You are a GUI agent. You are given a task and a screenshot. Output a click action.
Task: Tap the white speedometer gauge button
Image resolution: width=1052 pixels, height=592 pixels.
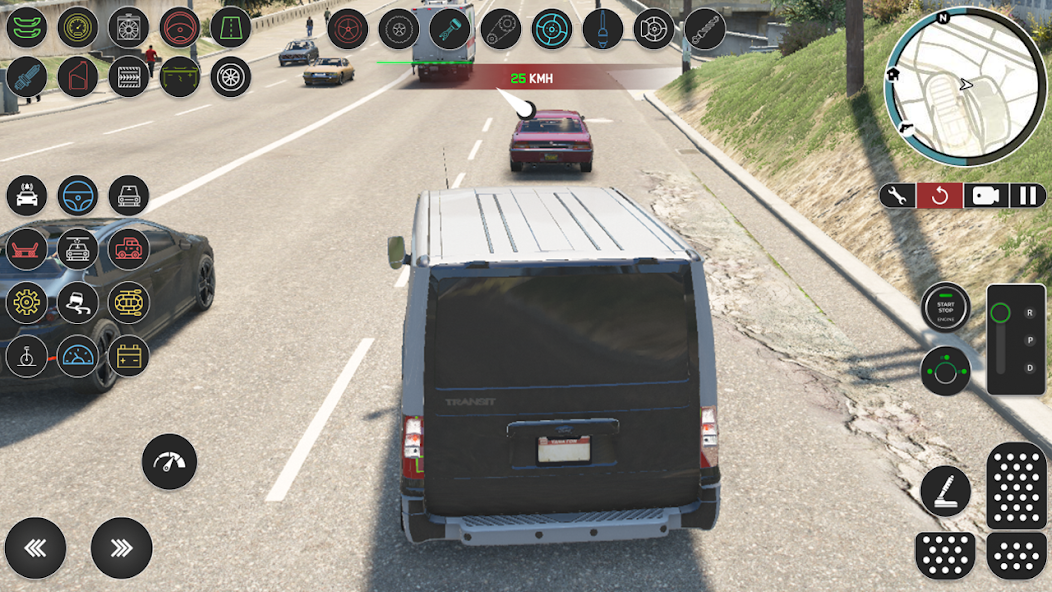tap(169, 461)
